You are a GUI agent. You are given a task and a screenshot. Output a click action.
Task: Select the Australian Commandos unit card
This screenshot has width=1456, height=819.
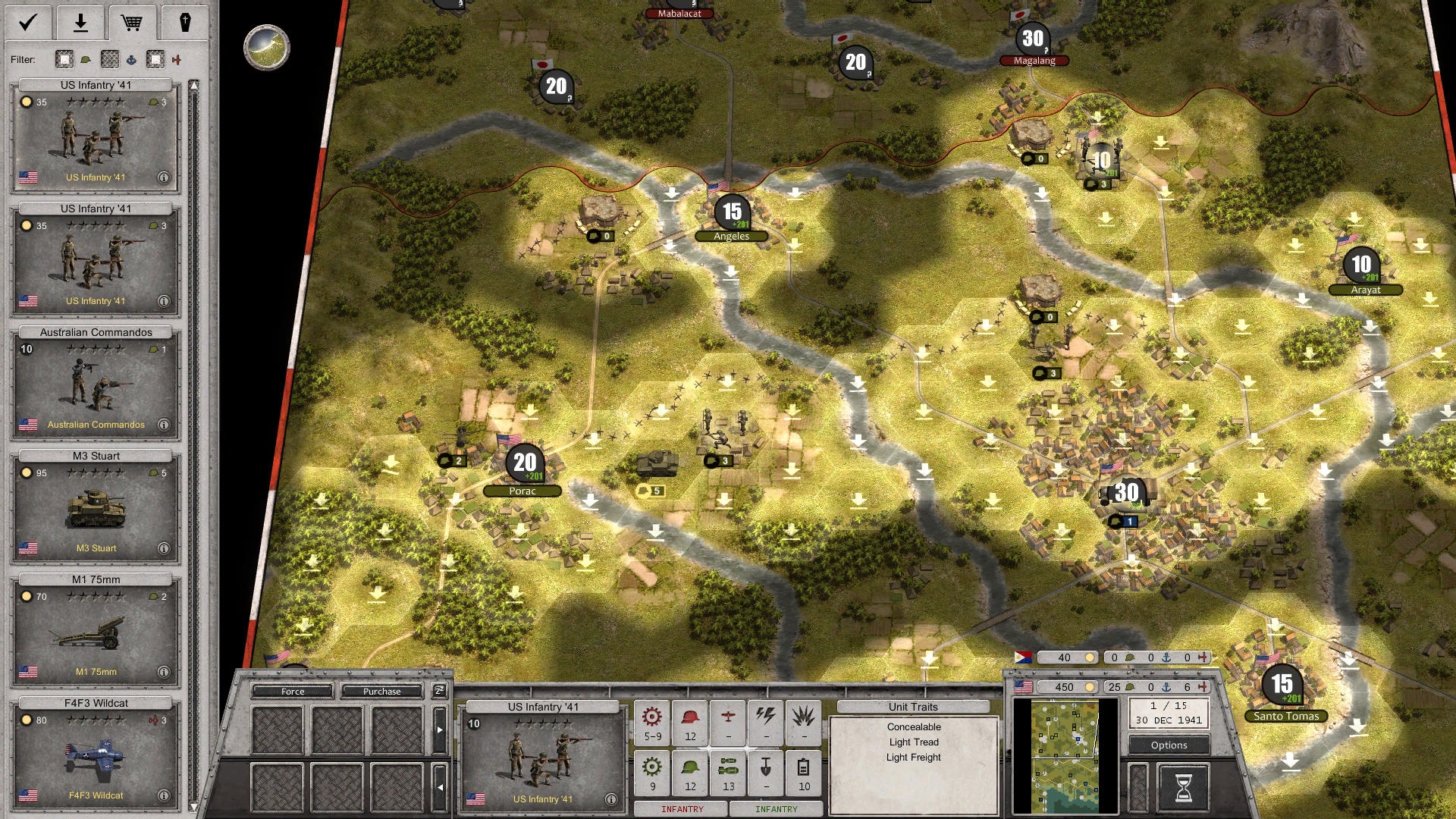pyautogui.click(x=96, y=384)
